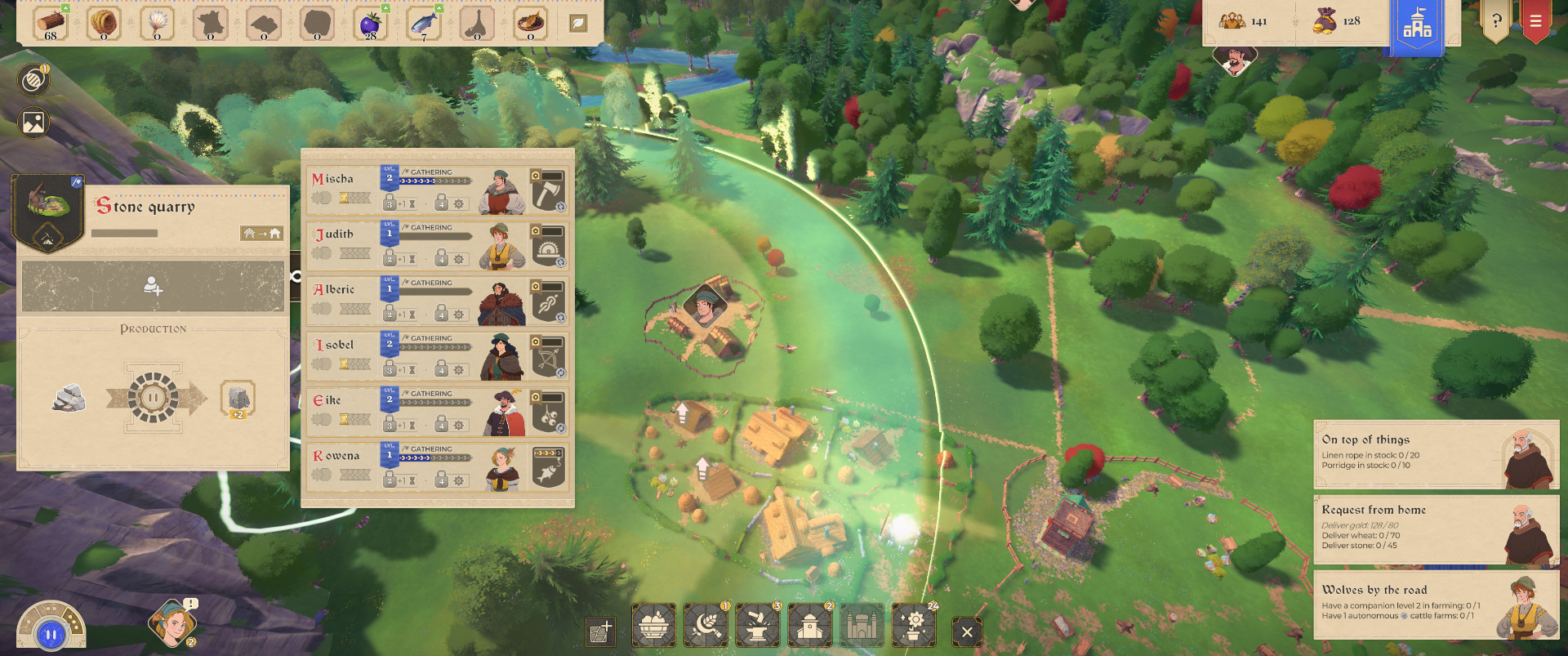Open the farming sickle build category
This screenshot has height=656, width=1568.
click(706, 626)
